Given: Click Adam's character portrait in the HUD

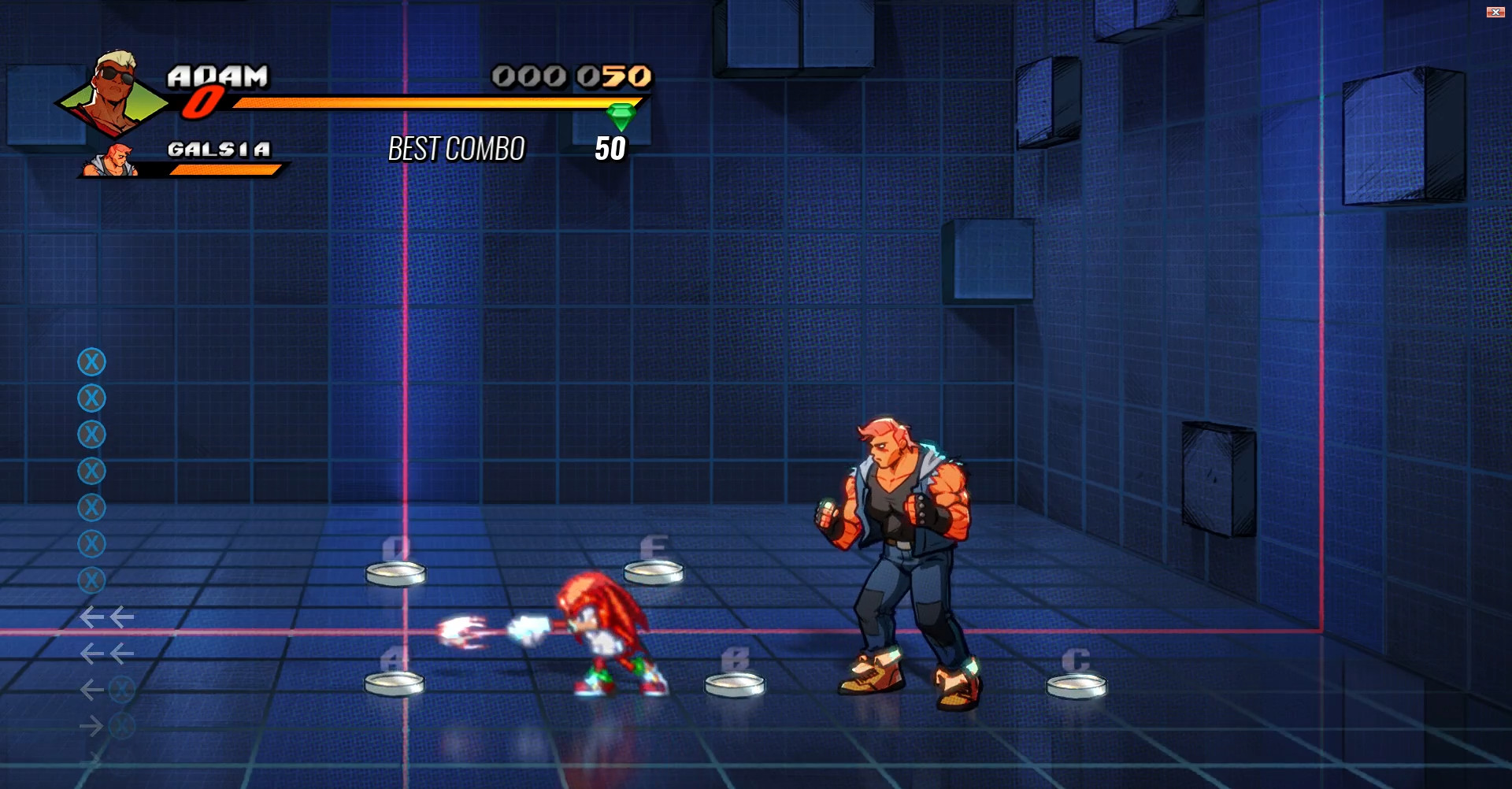Looking at the screenshot, I should coord(110,91).
